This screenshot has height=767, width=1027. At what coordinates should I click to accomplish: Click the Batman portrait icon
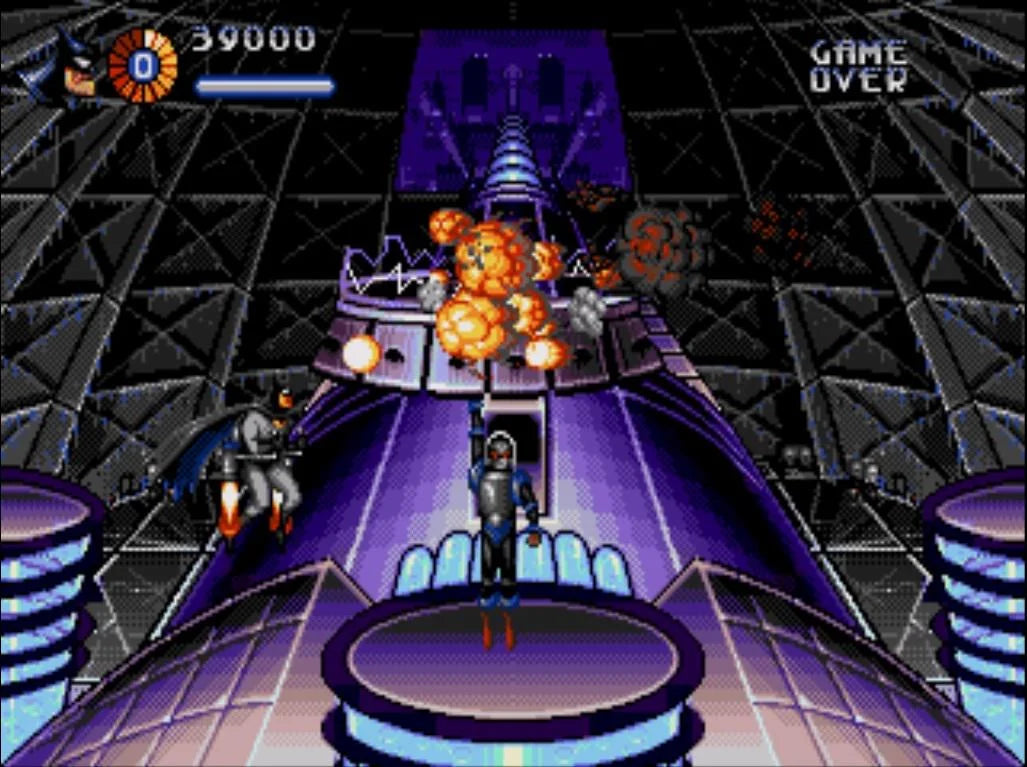[x=69, y=67]
